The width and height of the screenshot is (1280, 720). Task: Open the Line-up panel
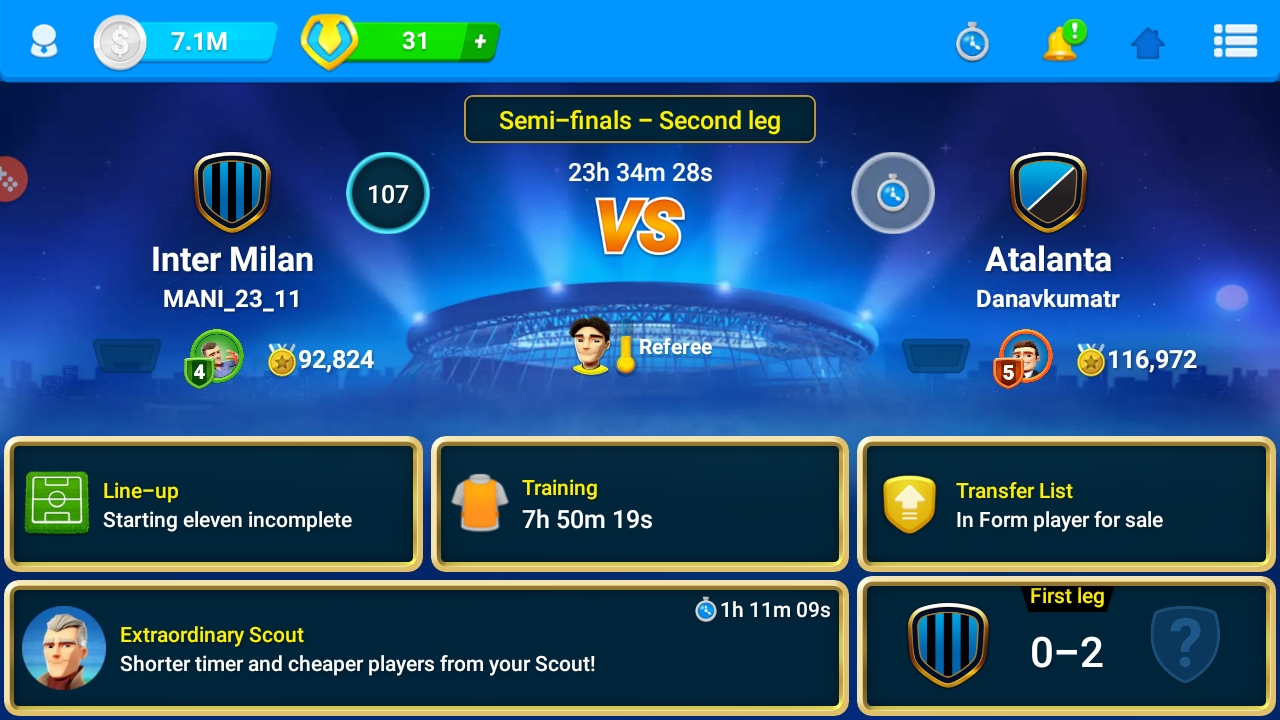[213, 504]
